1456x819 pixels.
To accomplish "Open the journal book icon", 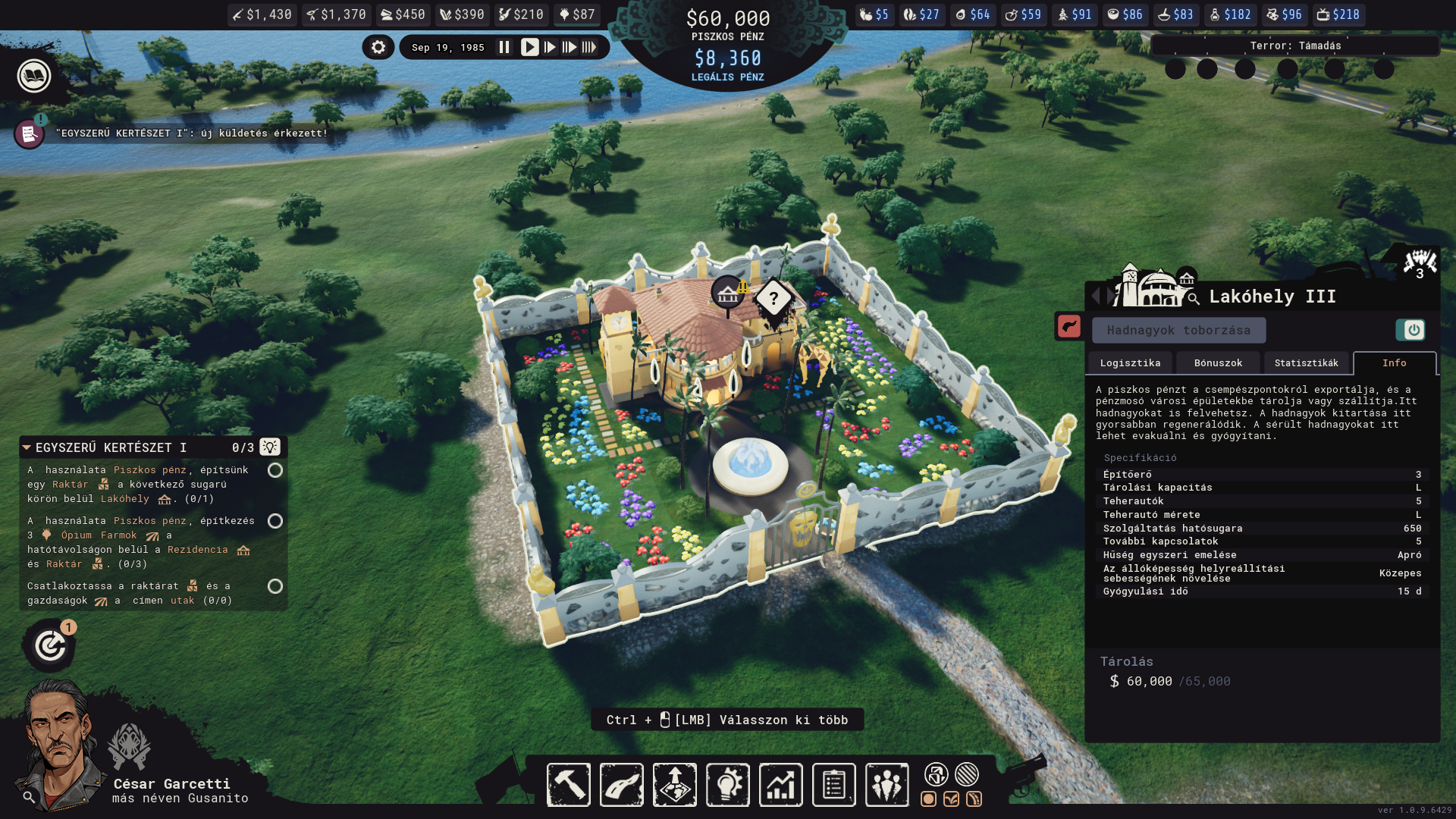I will (34, 76).
